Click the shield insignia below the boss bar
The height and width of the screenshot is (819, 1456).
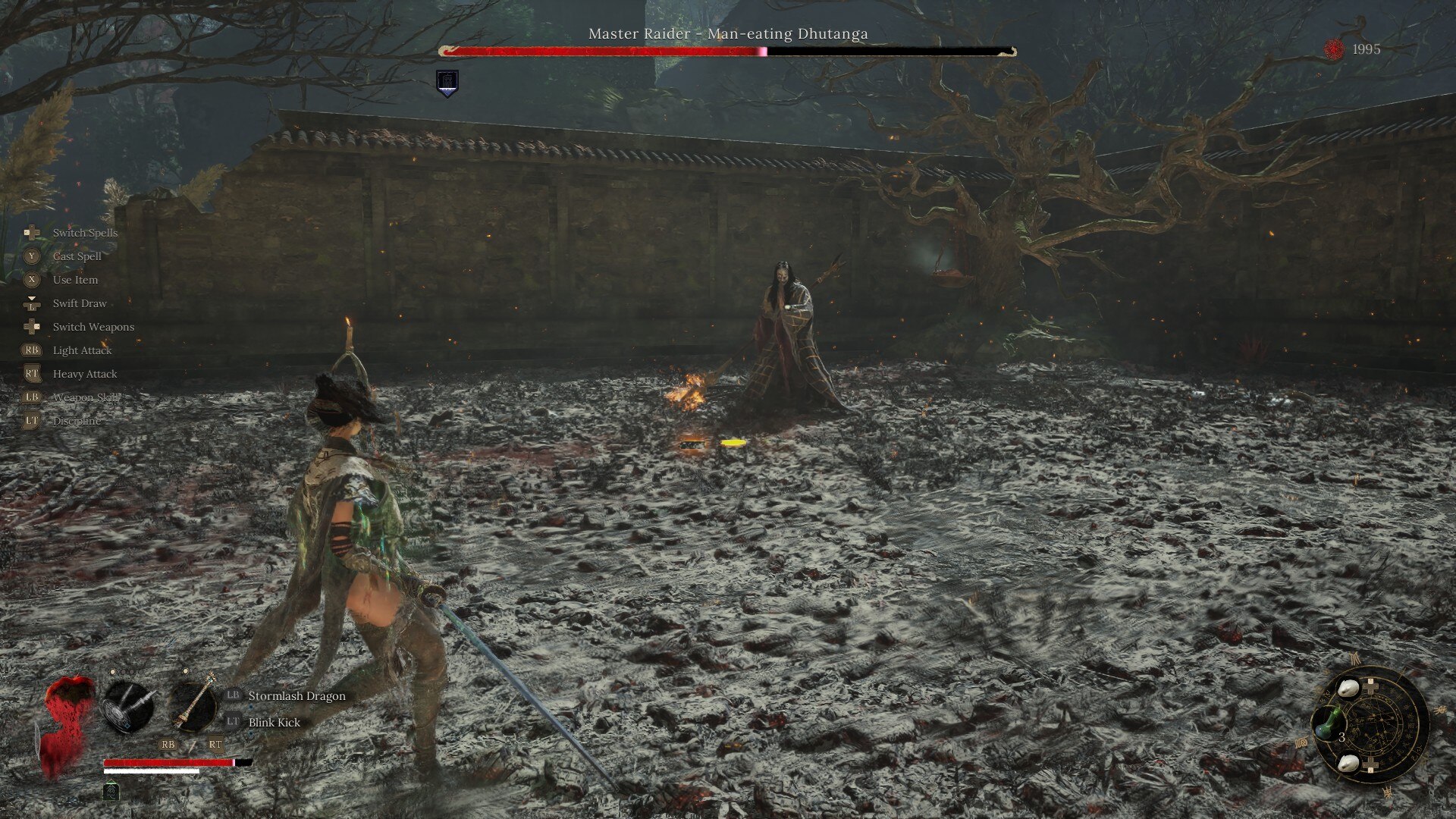pos(446,85)
